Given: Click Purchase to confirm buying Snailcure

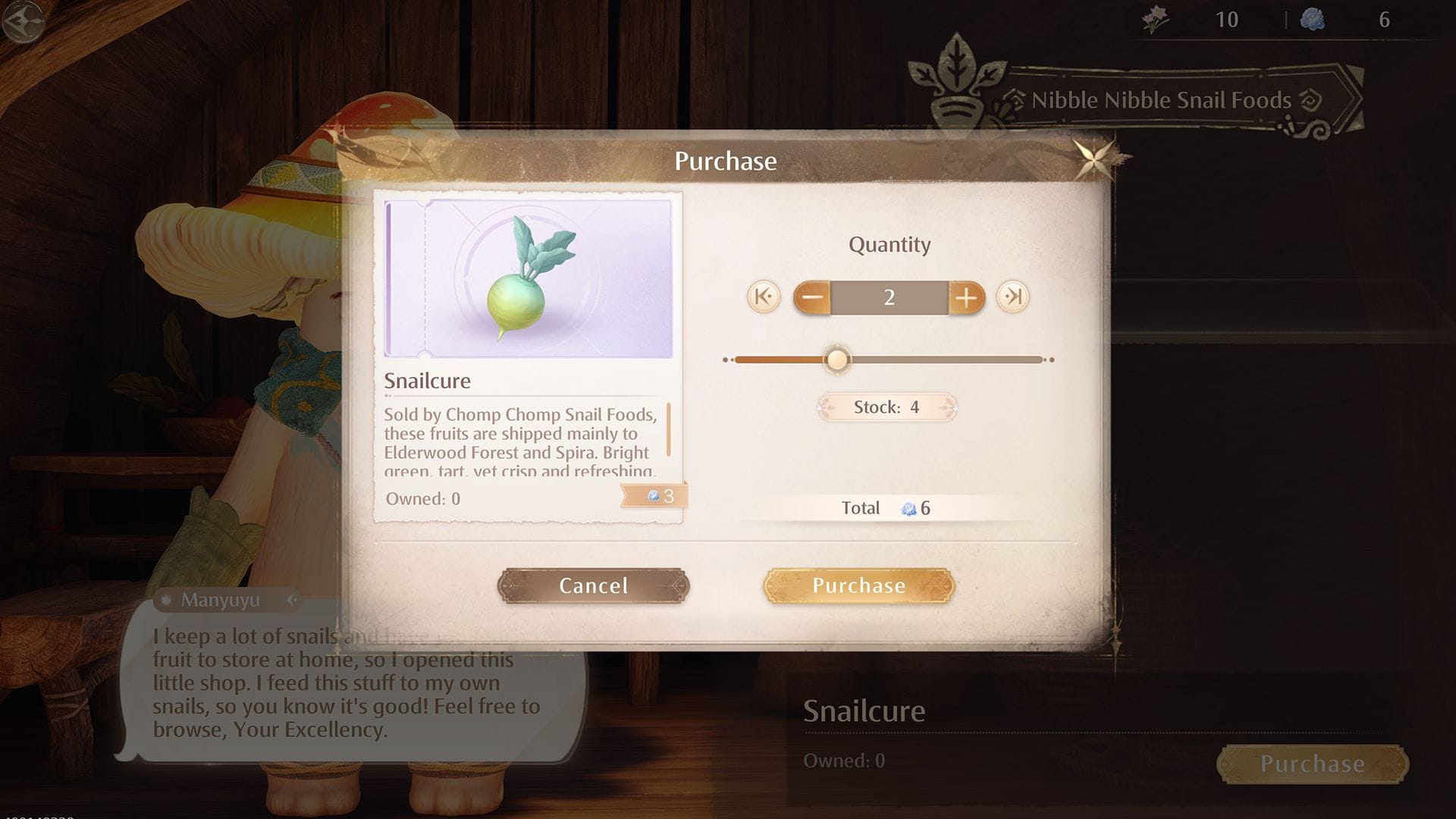Looking at the screenshot, I should click(858, 585).
